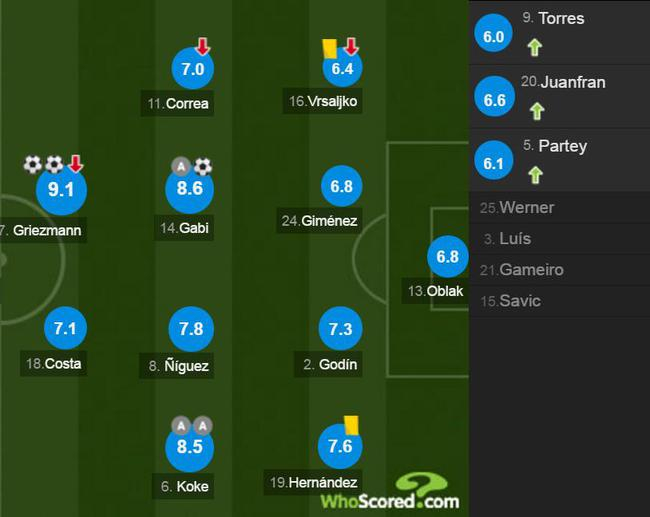Choose Koke's 8.5 rating bubble
The height and width of the screenshot is (517, 650).
coord(190,447)
